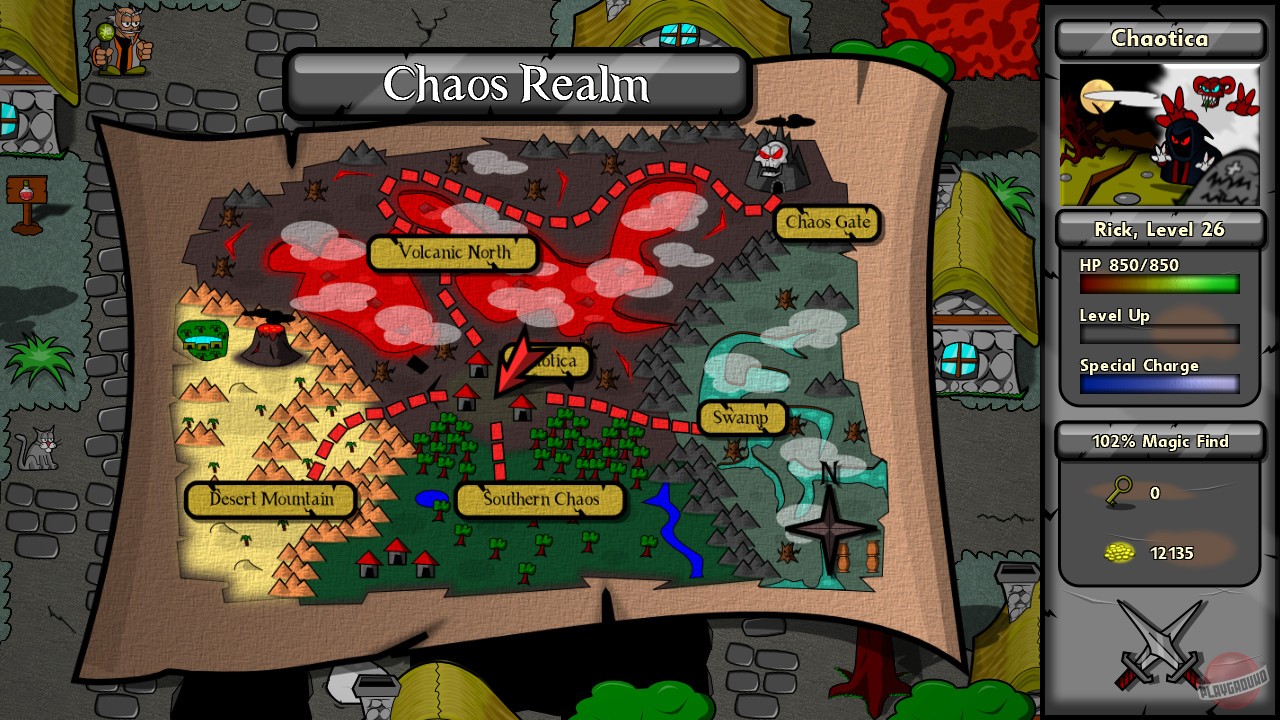
Task: Open the Chaotica battle scene thumbnail
Action: pos(1160,135)
